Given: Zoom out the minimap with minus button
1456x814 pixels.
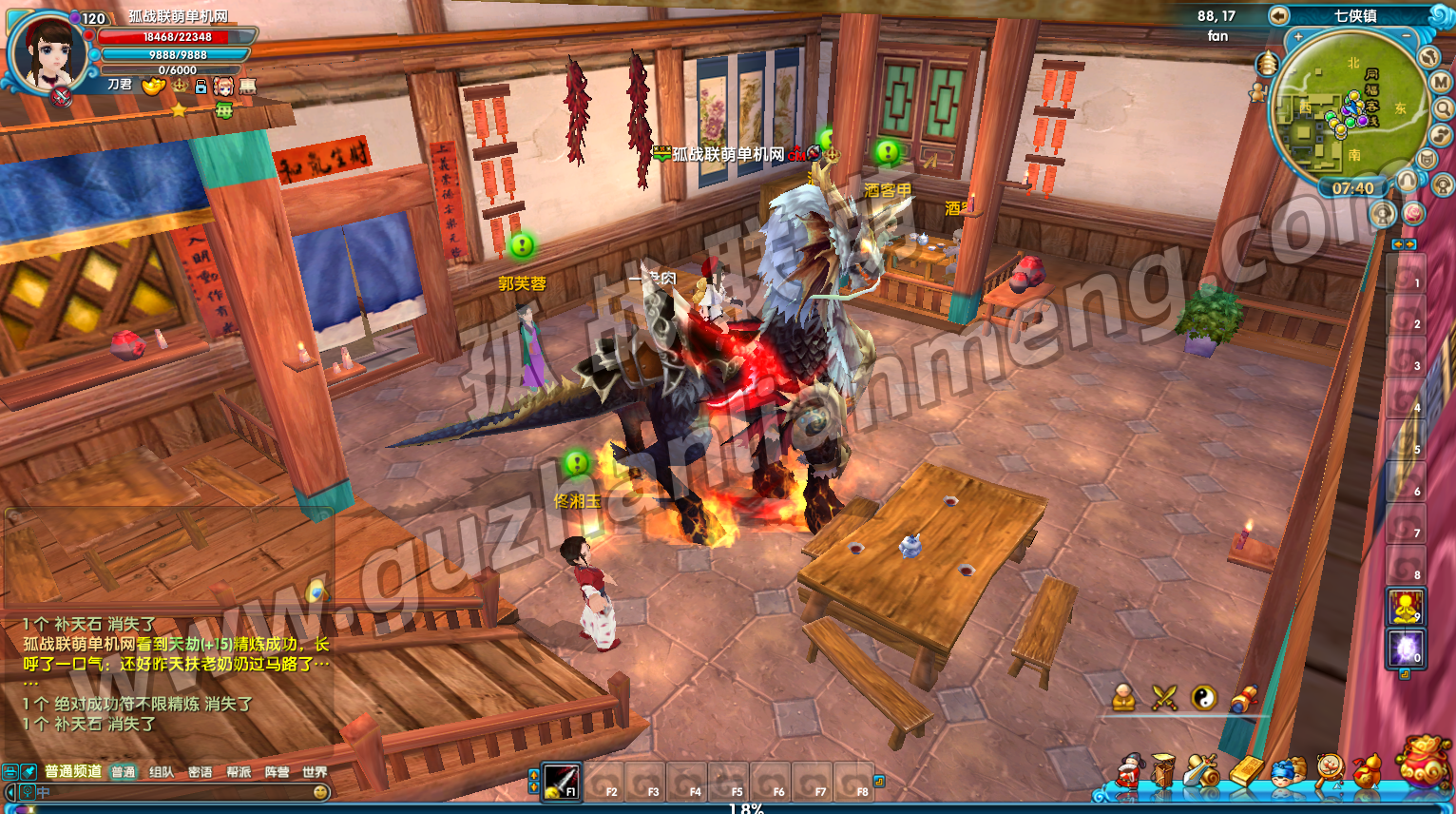Looking at the screenshot, I should pyautogui.click(x=1407, y=36).
